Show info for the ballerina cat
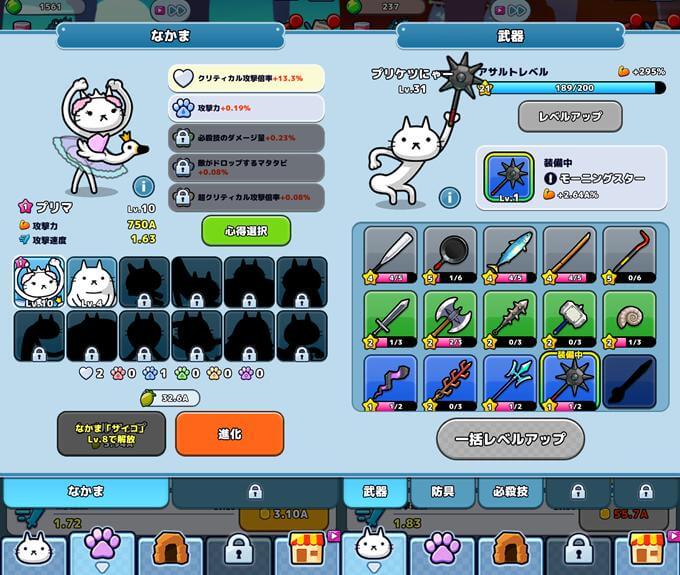Screen dimensions: 680x575 (143, 186)
